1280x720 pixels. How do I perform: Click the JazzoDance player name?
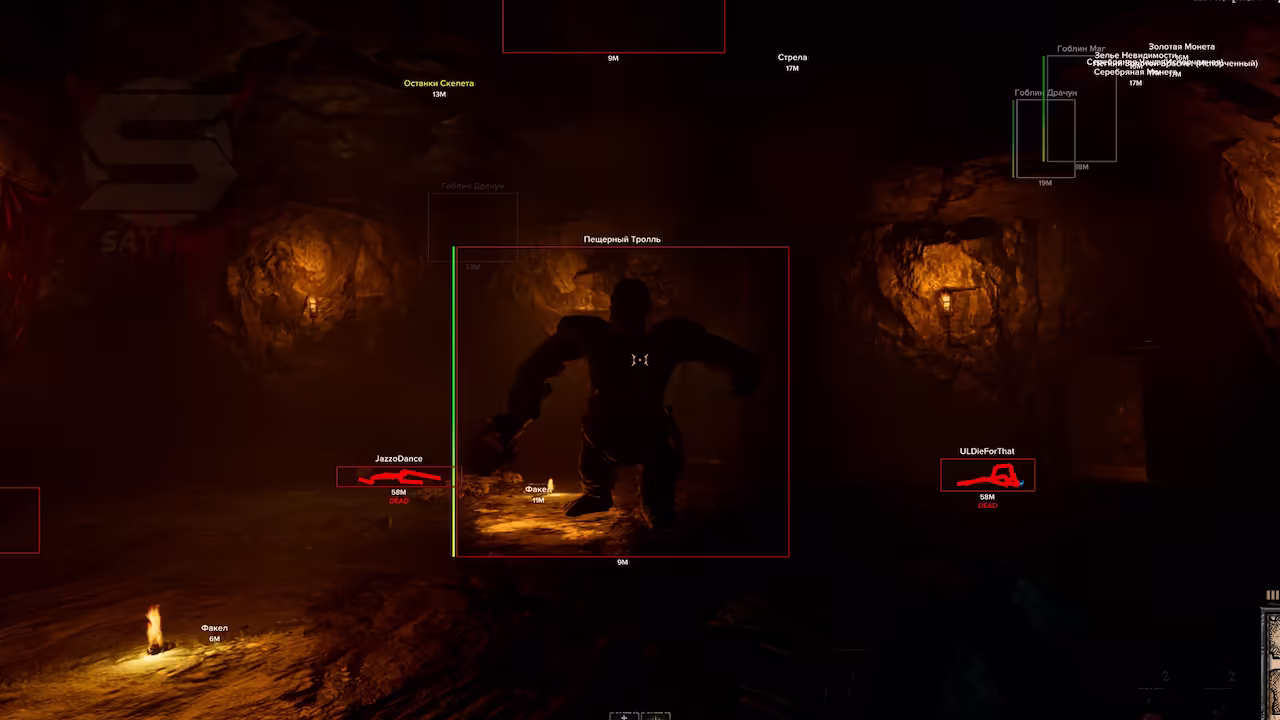coord(399,458)
